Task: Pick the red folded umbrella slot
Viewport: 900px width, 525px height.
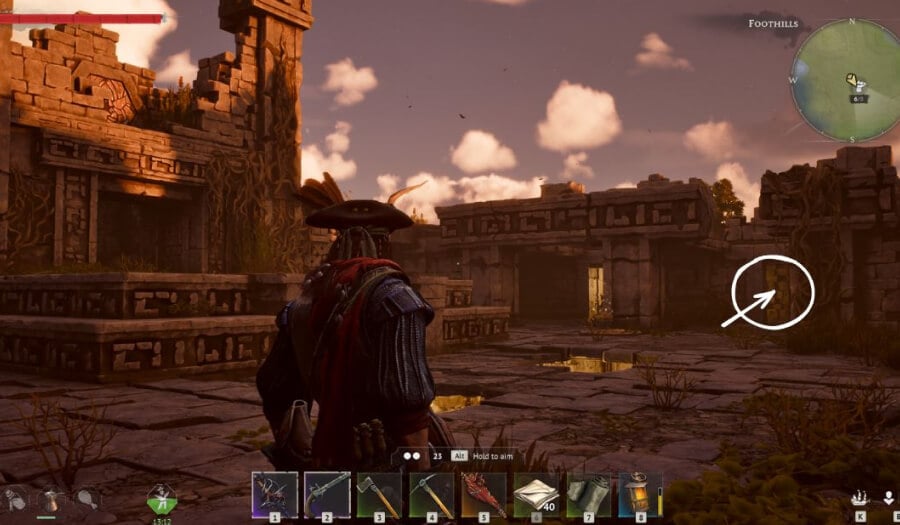Action: tap(484, 494)
